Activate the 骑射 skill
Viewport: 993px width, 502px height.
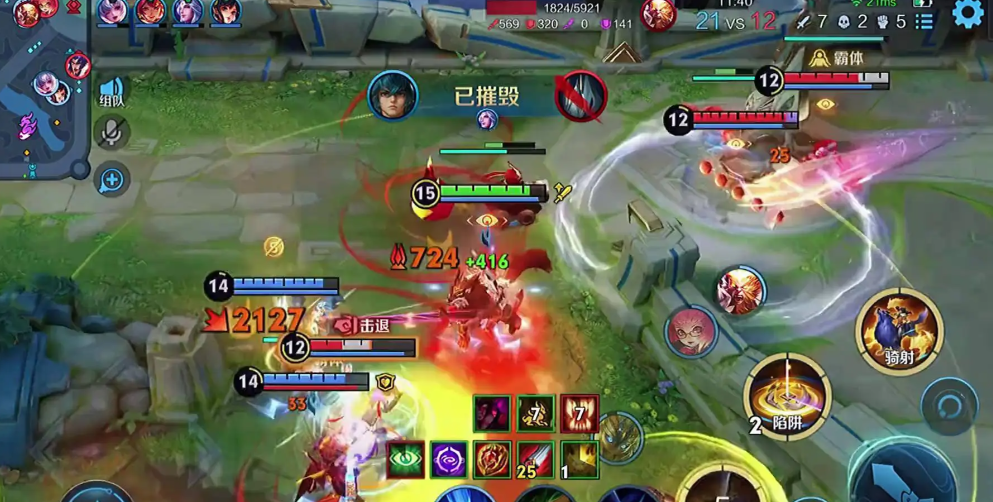point(899,329)
